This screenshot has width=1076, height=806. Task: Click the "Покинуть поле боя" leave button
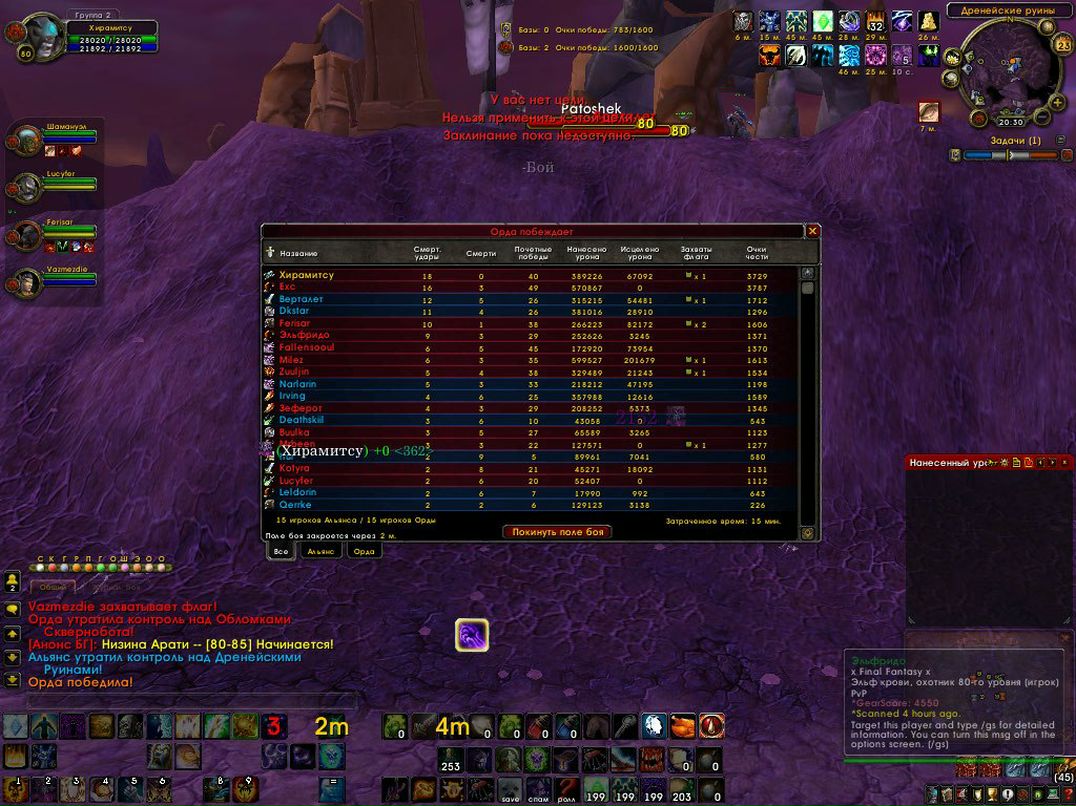point(557,532)
